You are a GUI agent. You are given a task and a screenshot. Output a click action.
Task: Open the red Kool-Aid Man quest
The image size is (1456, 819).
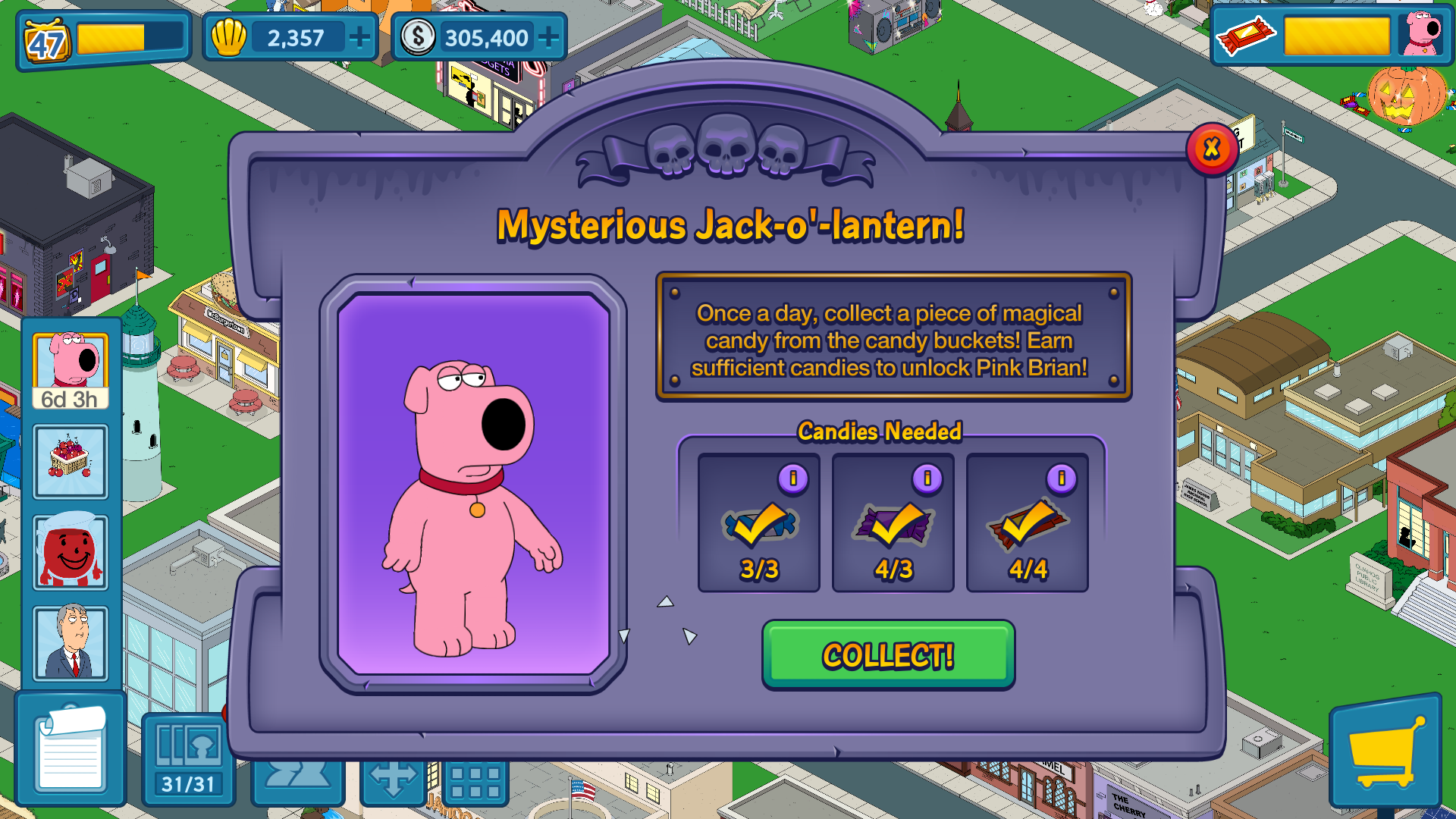pos(71,552)
